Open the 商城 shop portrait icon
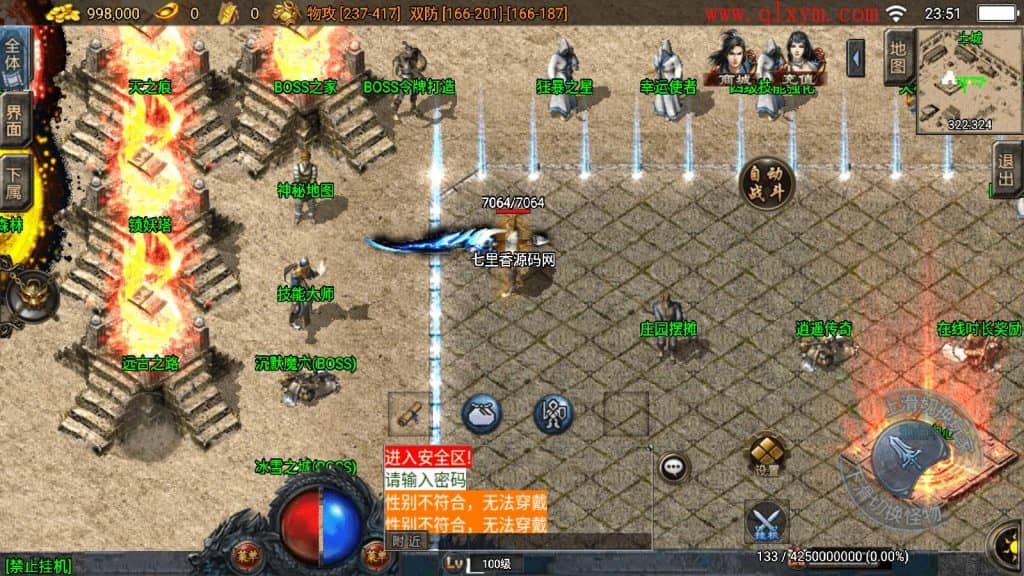Viewport: 1024px width, 576px height. 730,60
